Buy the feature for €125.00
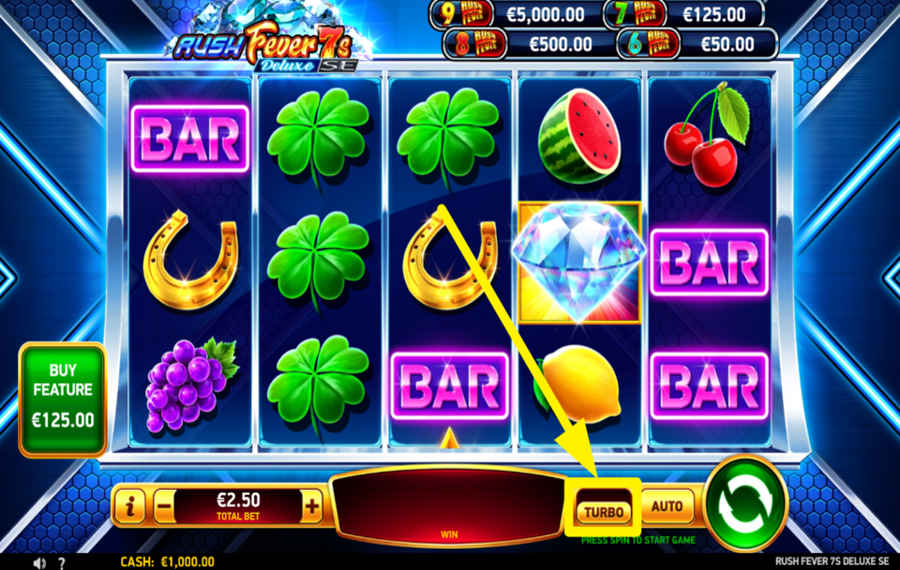Image resolution: width=900 pixels, height=570 pixels. coord(63,399)
